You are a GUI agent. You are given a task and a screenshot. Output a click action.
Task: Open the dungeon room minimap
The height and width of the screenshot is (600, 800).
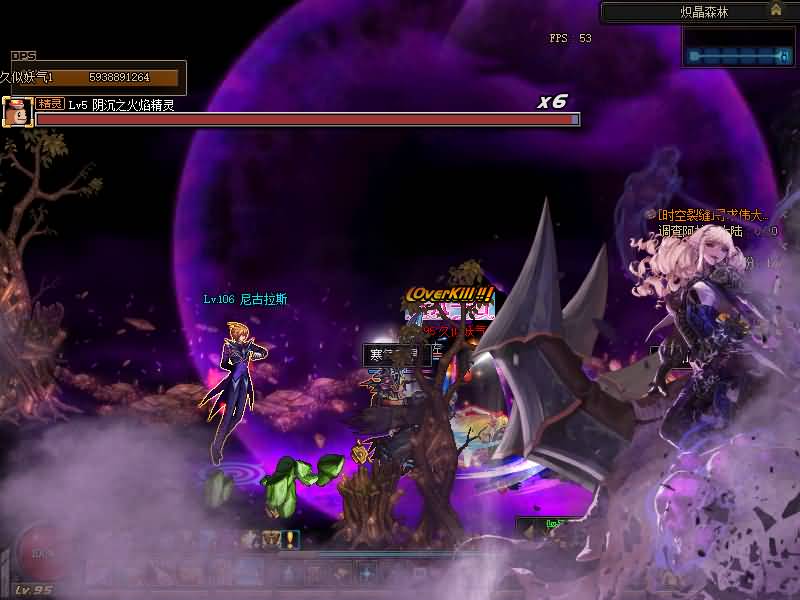click(740, 46)
